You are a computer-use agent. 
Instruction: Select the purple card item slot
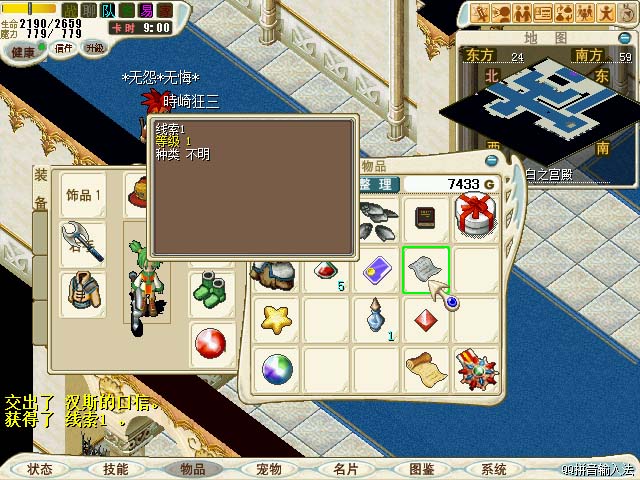376,270
